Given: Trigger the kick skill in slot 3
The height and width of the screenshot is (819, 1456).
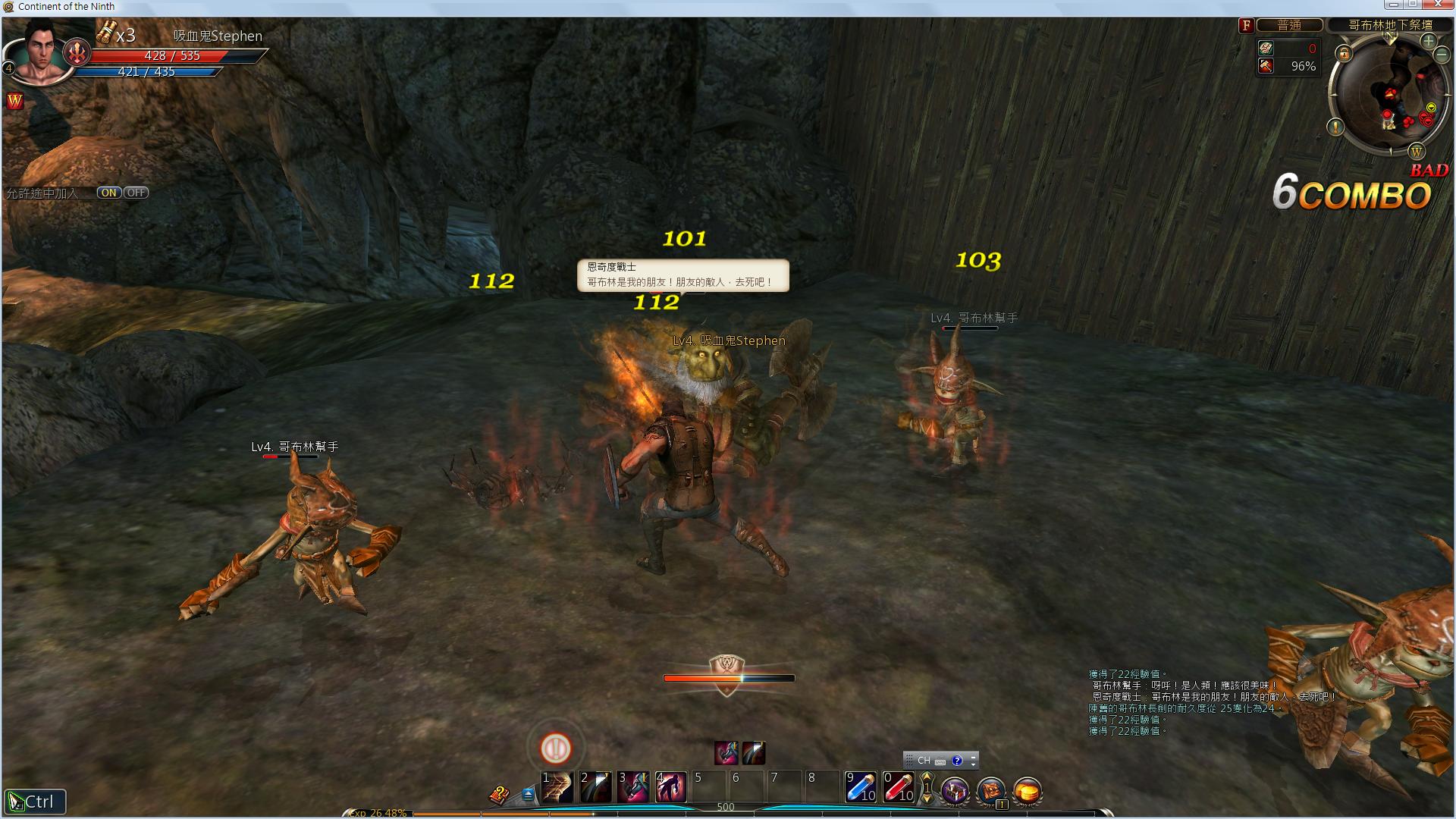Looking at the screenshot, I should point(633,787).
